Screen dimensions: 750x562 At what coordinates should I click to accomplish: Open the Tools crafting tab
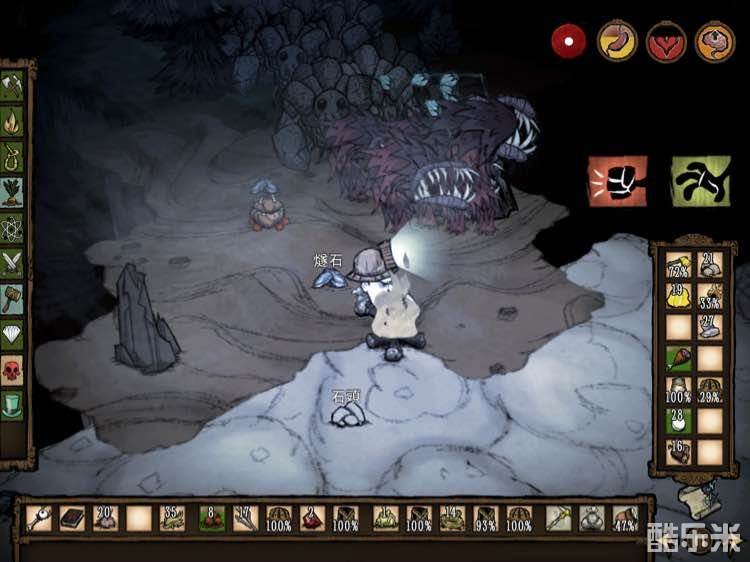point(13,87)
